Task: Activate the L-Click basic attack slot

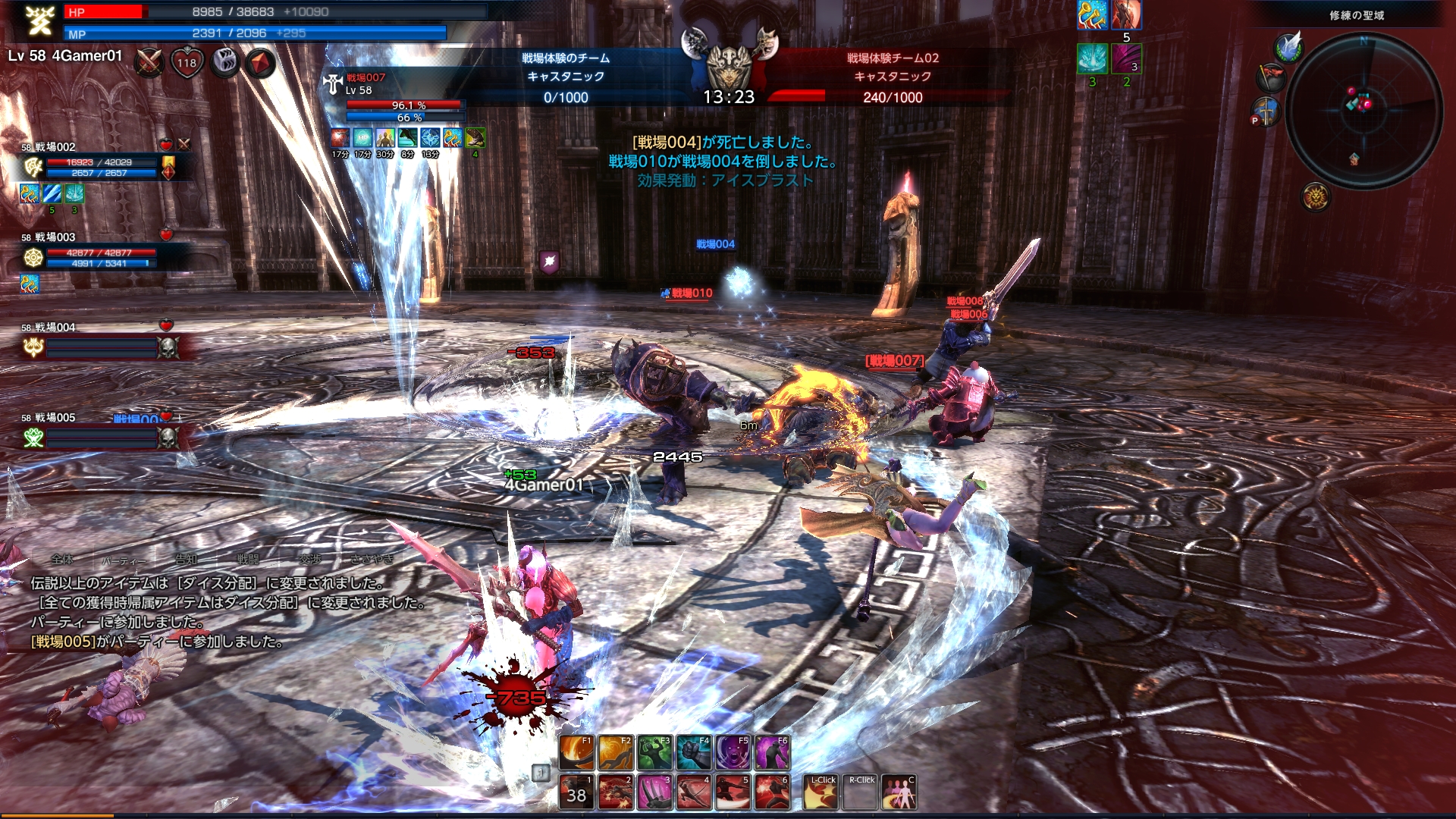Action: 821,792
